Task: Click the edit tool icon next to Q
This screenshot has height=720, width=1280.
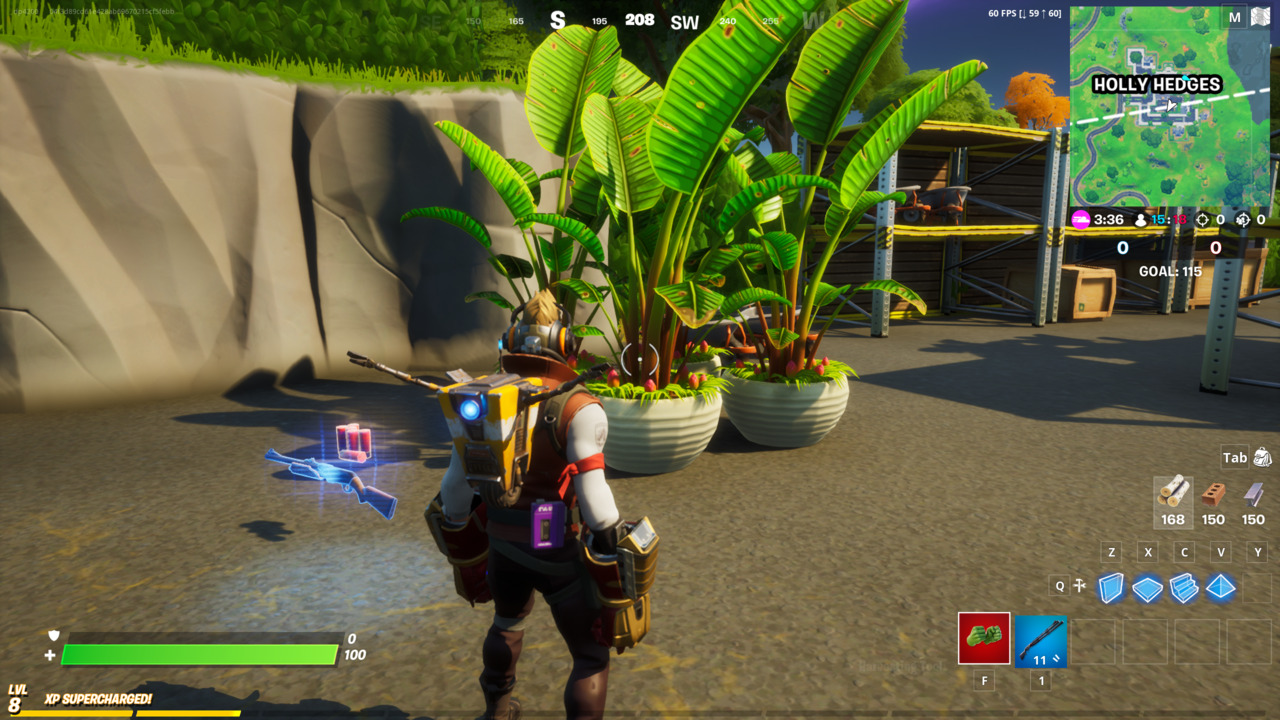Action: 1078,586
